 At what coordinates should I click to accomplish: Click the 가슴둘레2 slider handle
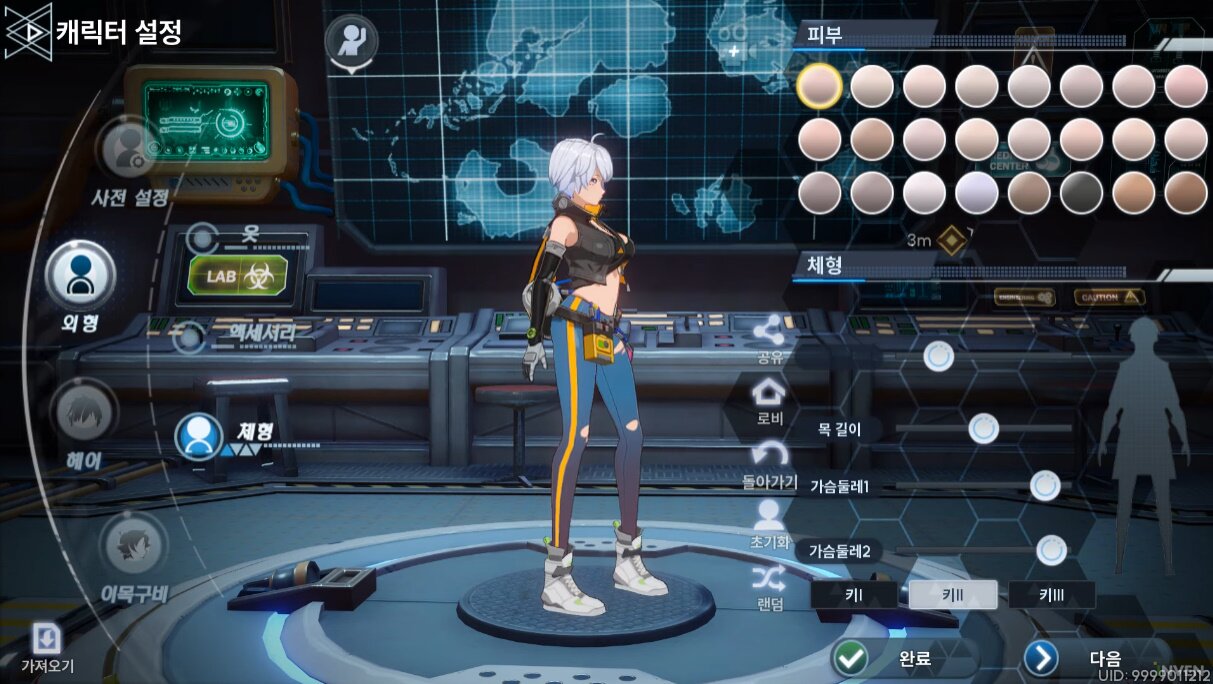pyautogui.click(x=1051, y=550)
